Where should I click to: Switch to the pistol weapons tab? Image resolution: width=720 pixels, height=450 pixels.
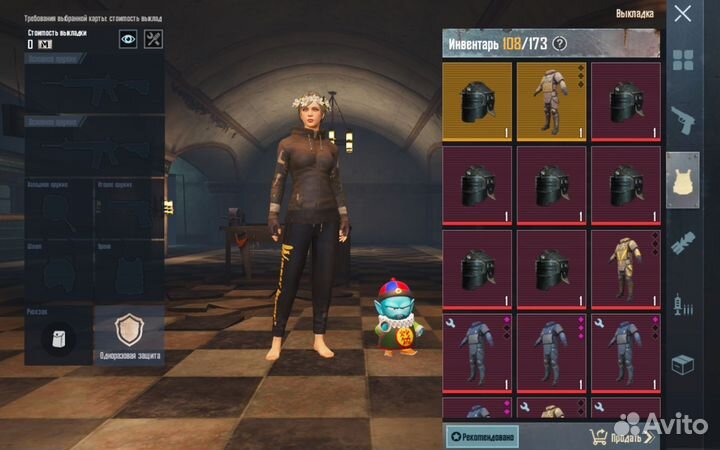click(683, 120)
